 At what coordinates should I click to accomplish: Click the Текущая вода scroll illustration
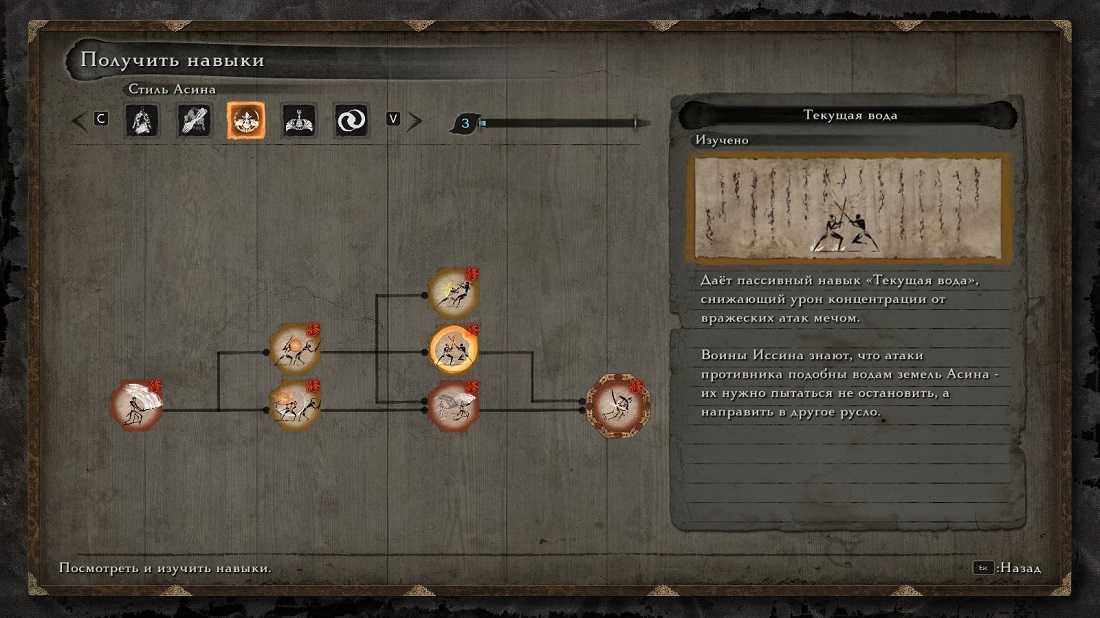[x=848, y=208]
